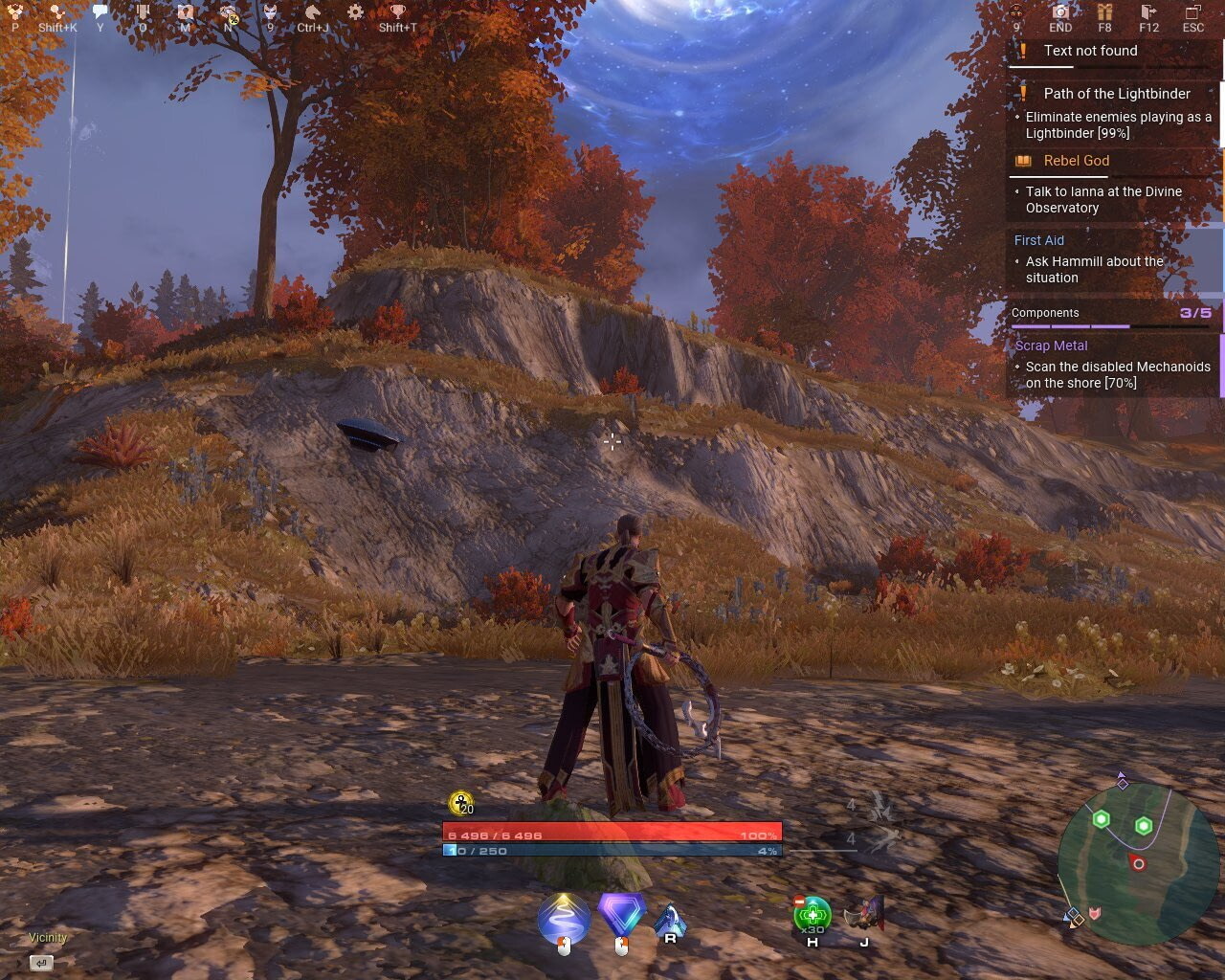1225x980 pixels.
Task: Open the chat speech bubble icon
Action: (x=100, y=12)
